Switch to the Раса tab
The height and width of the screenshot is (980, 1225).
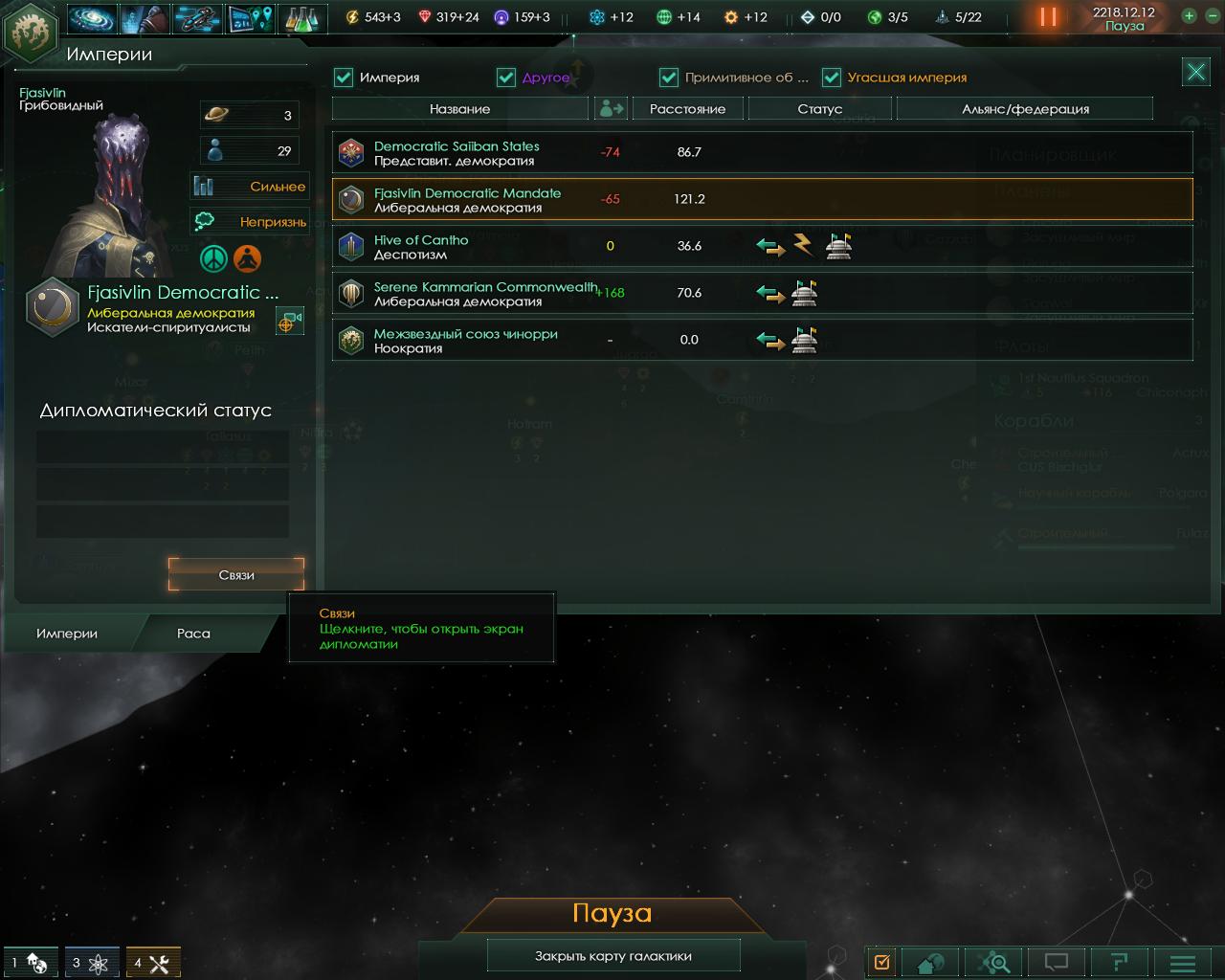(193, 634)
